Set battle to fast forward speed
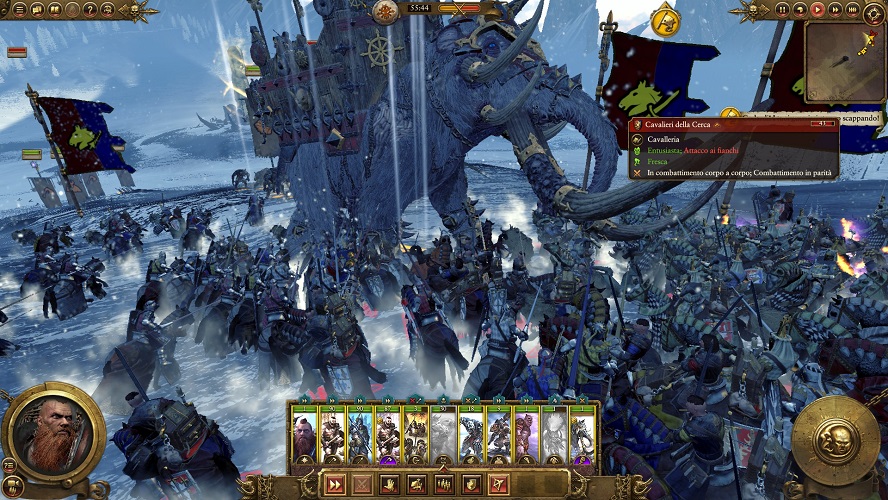 point(834,10)
